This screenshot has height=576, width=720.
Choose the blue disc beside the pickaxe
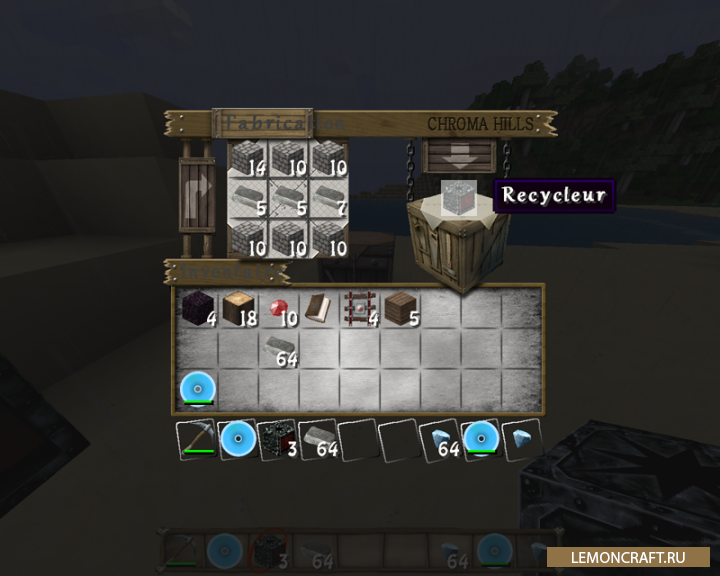point(238,440)
